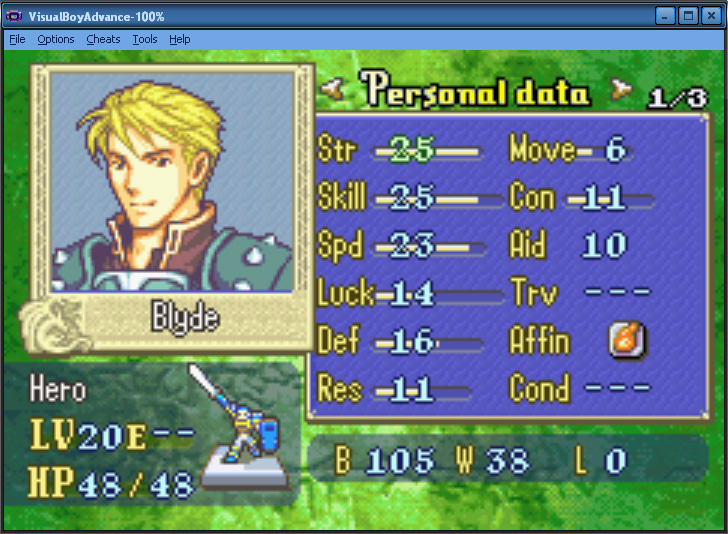Screen dimensions: 728x534
Task: Maximize the emulator window
Action: point(688,15)
